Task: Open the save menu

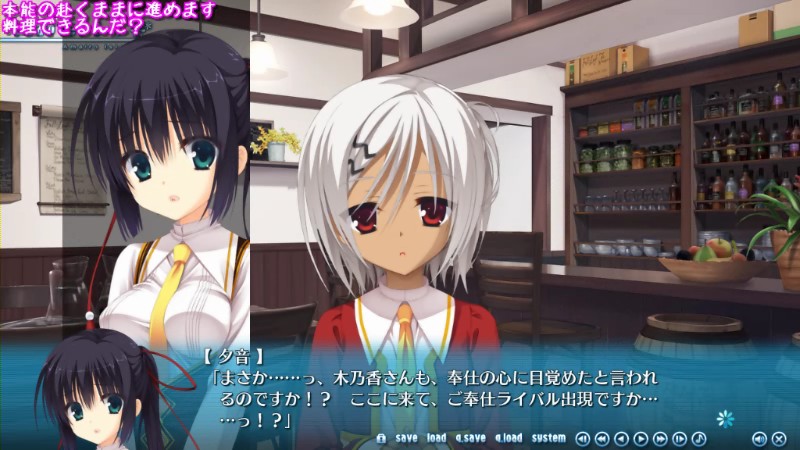Action: tap(406, 438)
